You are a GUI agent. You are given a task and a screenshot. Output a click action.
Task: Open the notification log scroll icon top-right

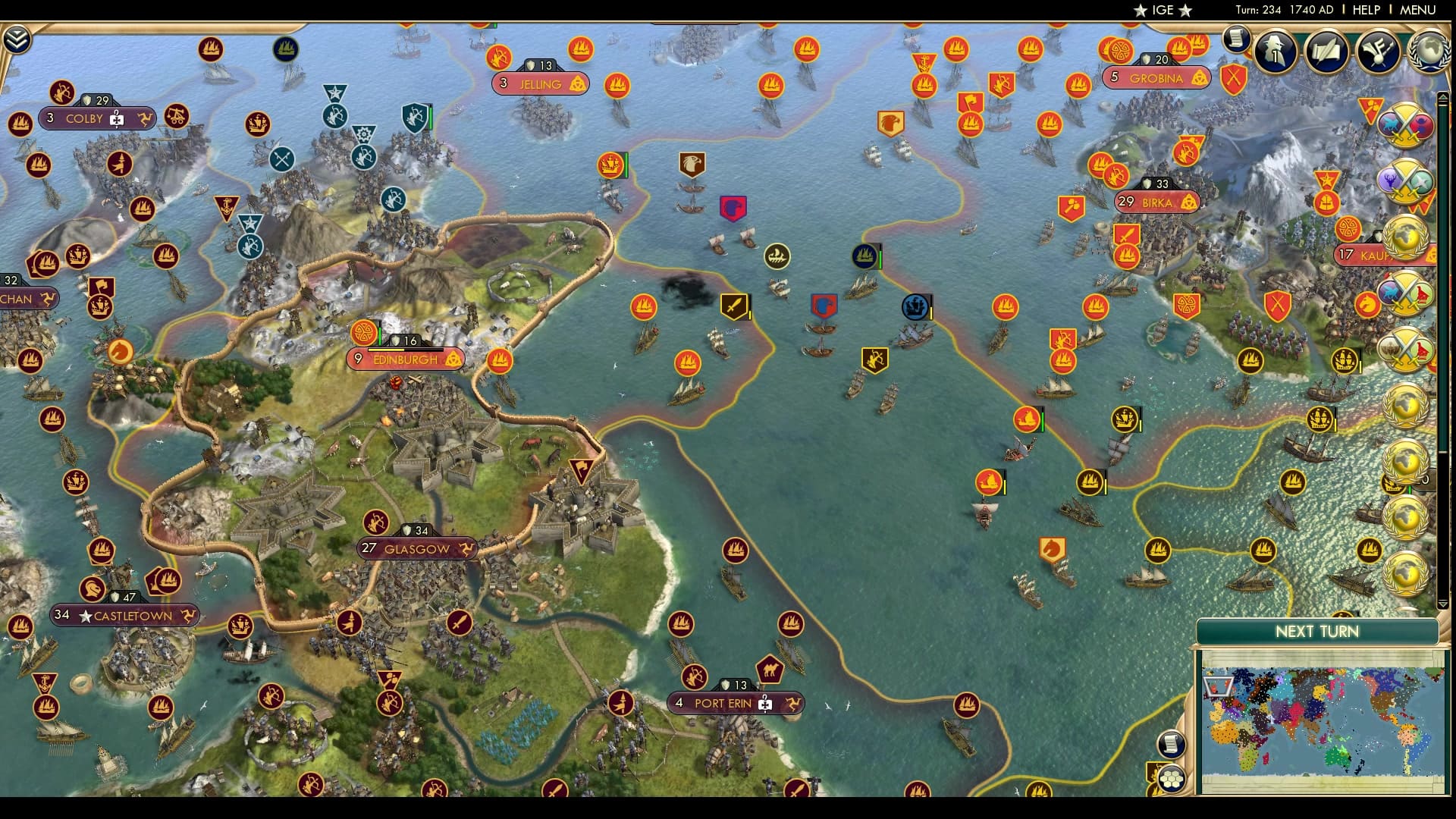pyautogui.click(x=1236, y=39)
